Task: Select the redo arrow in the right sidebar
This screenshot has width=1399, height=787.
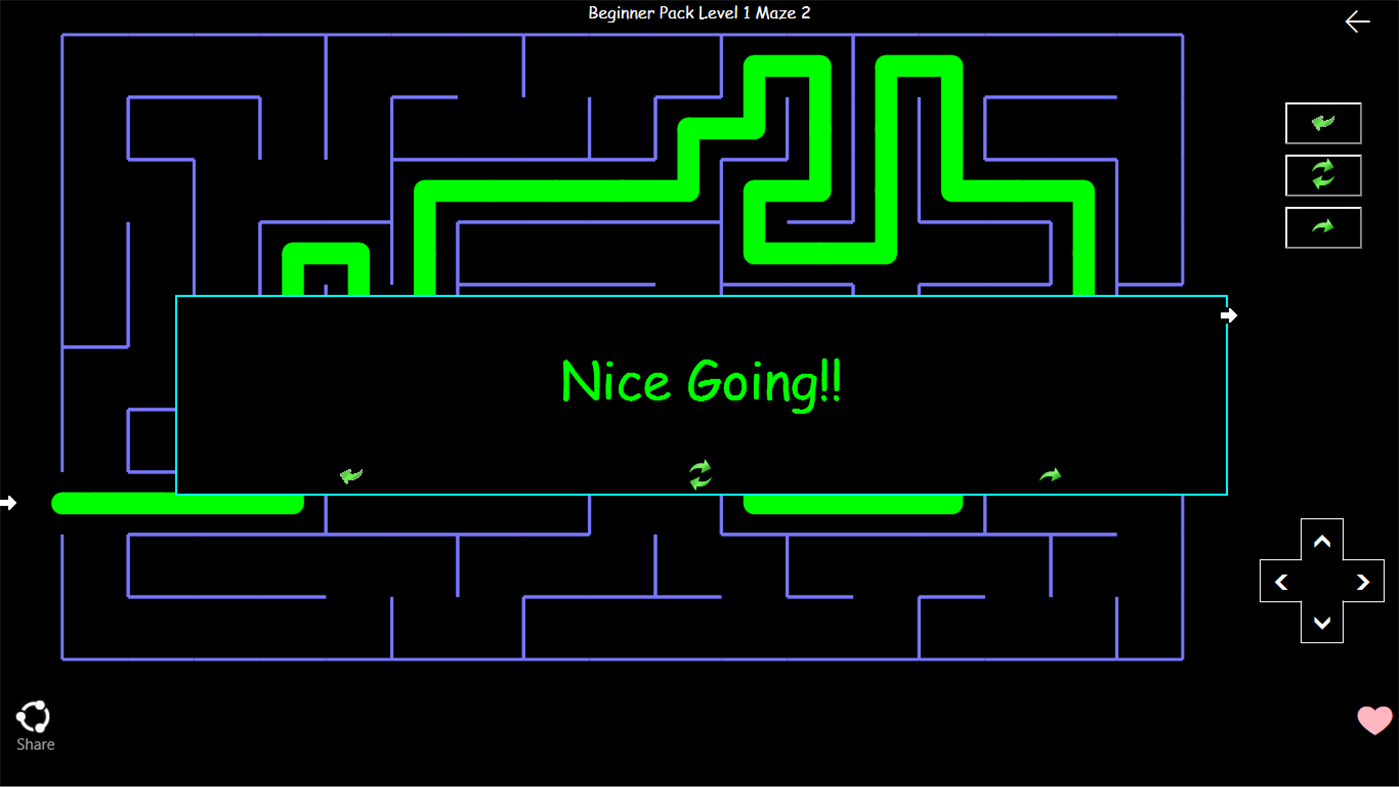Action: [1323, 227]
